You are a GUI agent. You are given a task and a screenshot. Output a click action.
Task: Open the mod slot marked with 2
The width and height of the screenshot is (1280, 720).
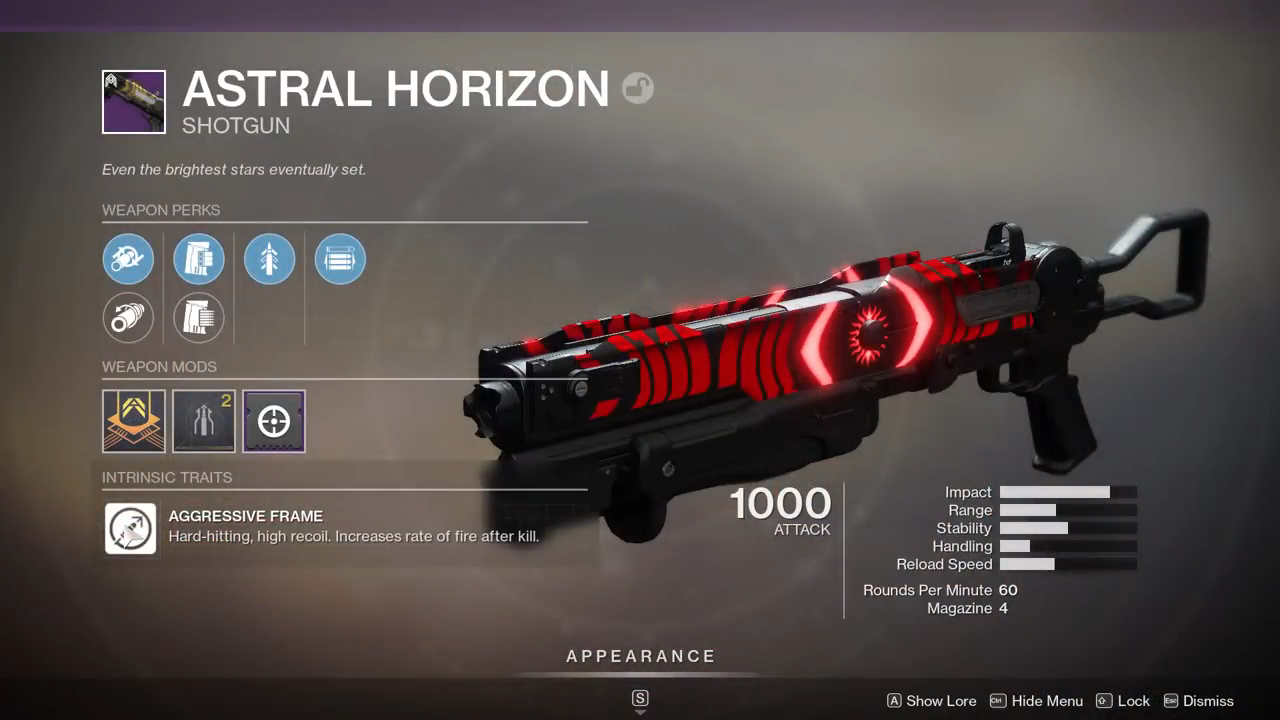204,421
